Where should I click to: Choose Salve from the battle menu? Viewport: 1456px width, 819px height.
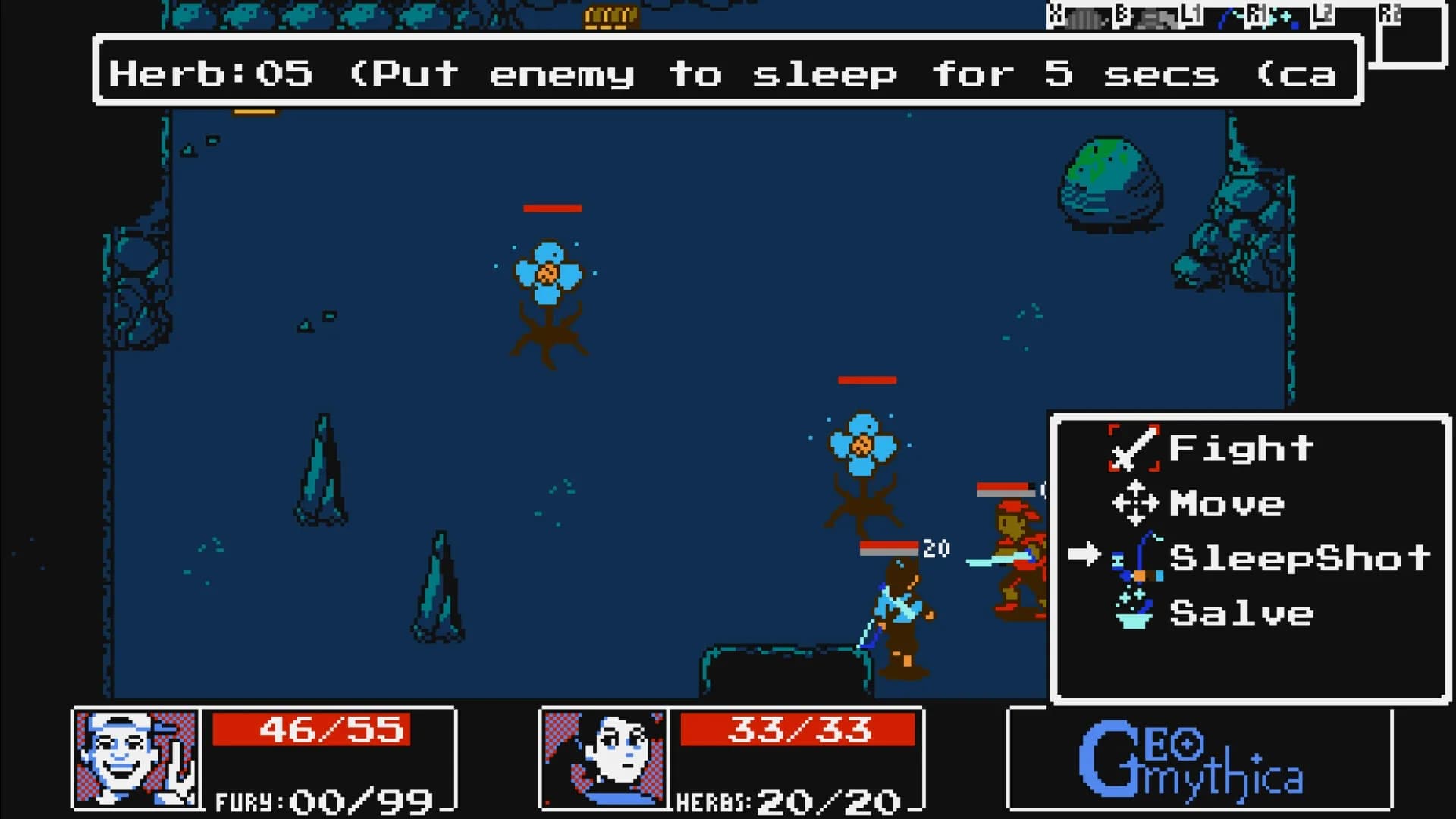pyautogui.click(x=1241, y=613)
